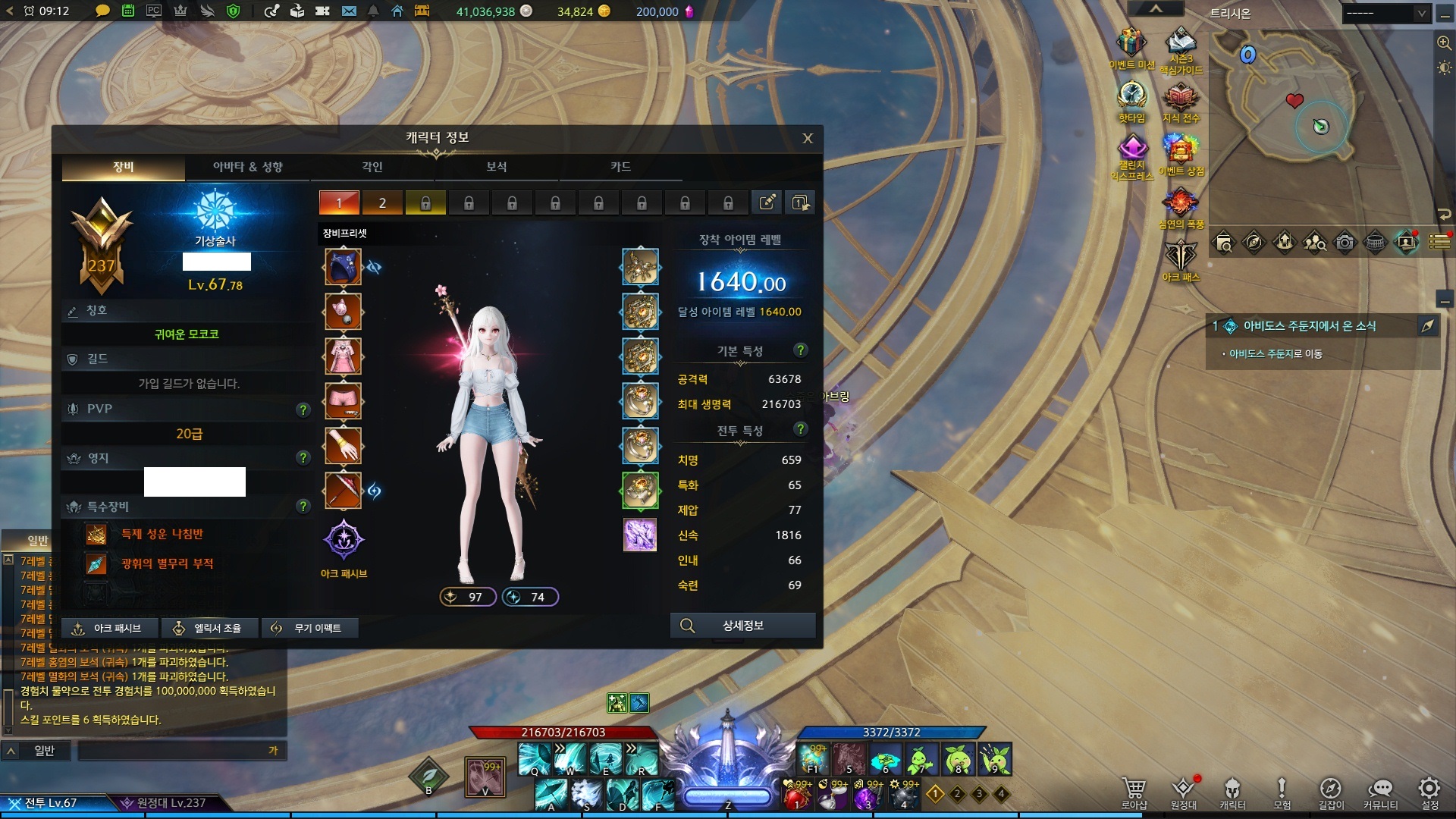
Task: Switch to the 아바타 & 성향 tab
Action: (x=247, y=167)
